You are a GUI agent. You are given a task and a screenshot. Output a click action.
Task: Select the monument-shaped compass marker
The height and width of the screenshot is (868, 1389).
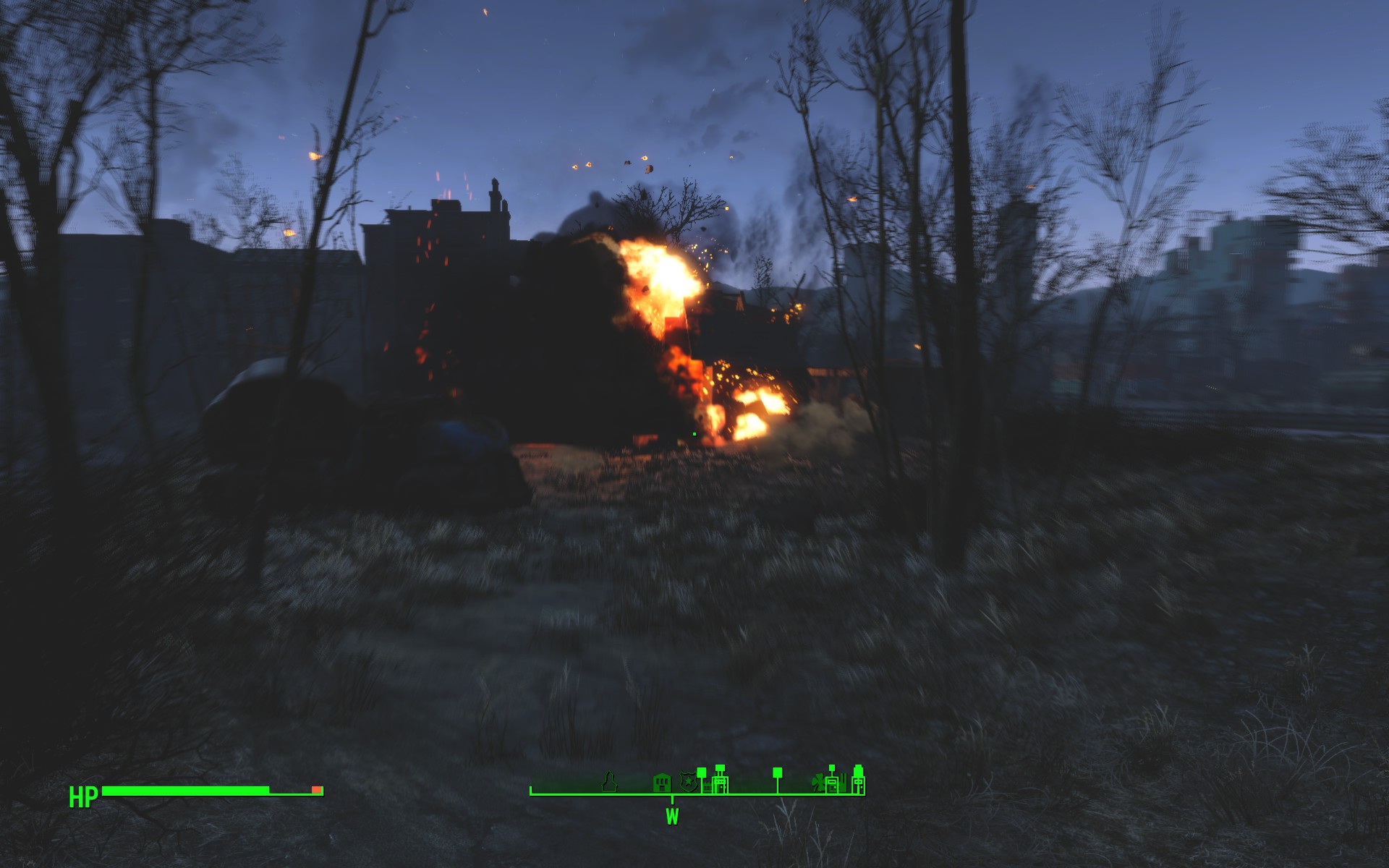(611, 781)
